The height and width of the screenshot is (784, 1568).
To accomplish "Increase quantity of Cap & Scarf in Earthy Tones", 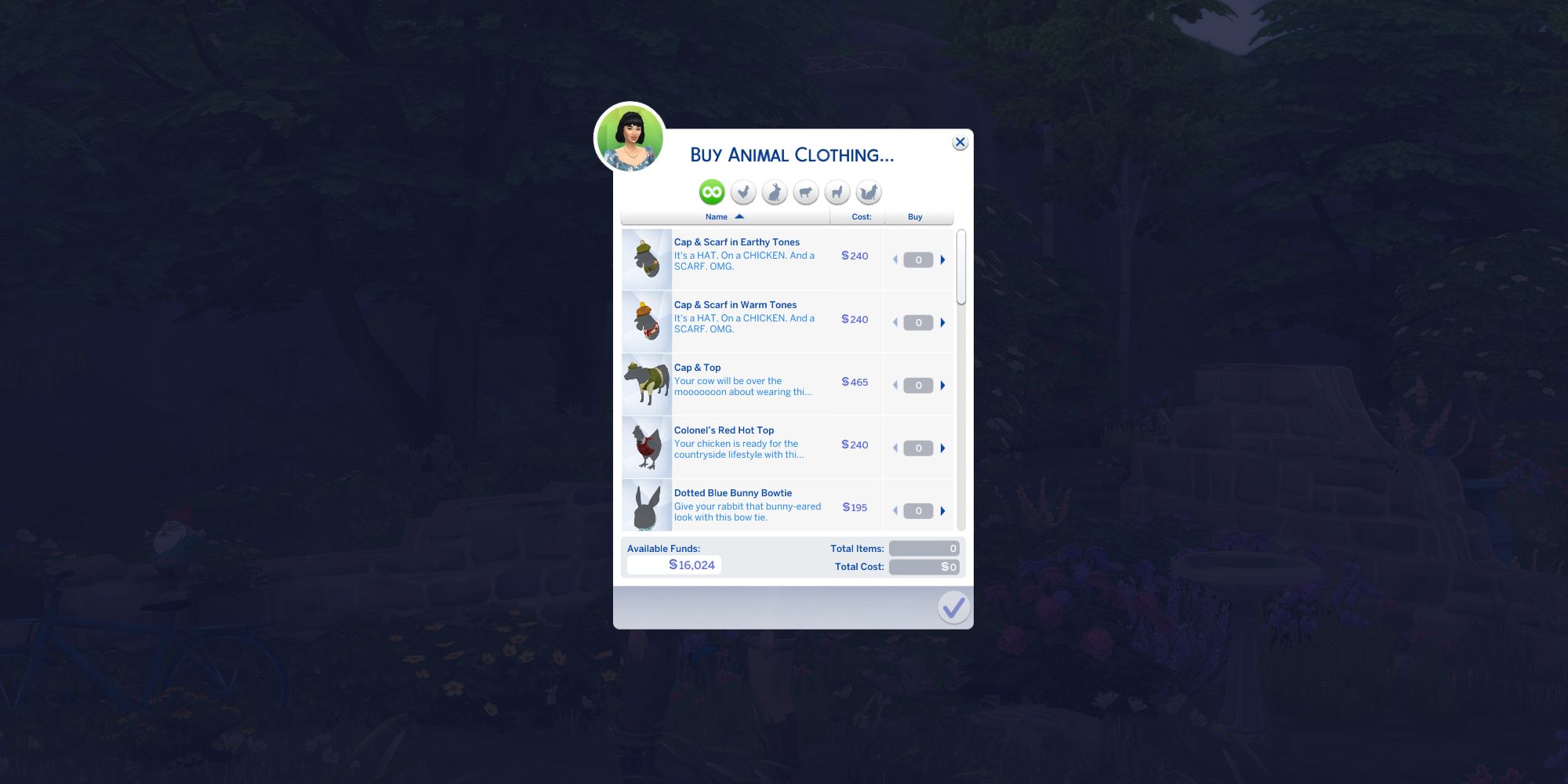I will (942, 259).
